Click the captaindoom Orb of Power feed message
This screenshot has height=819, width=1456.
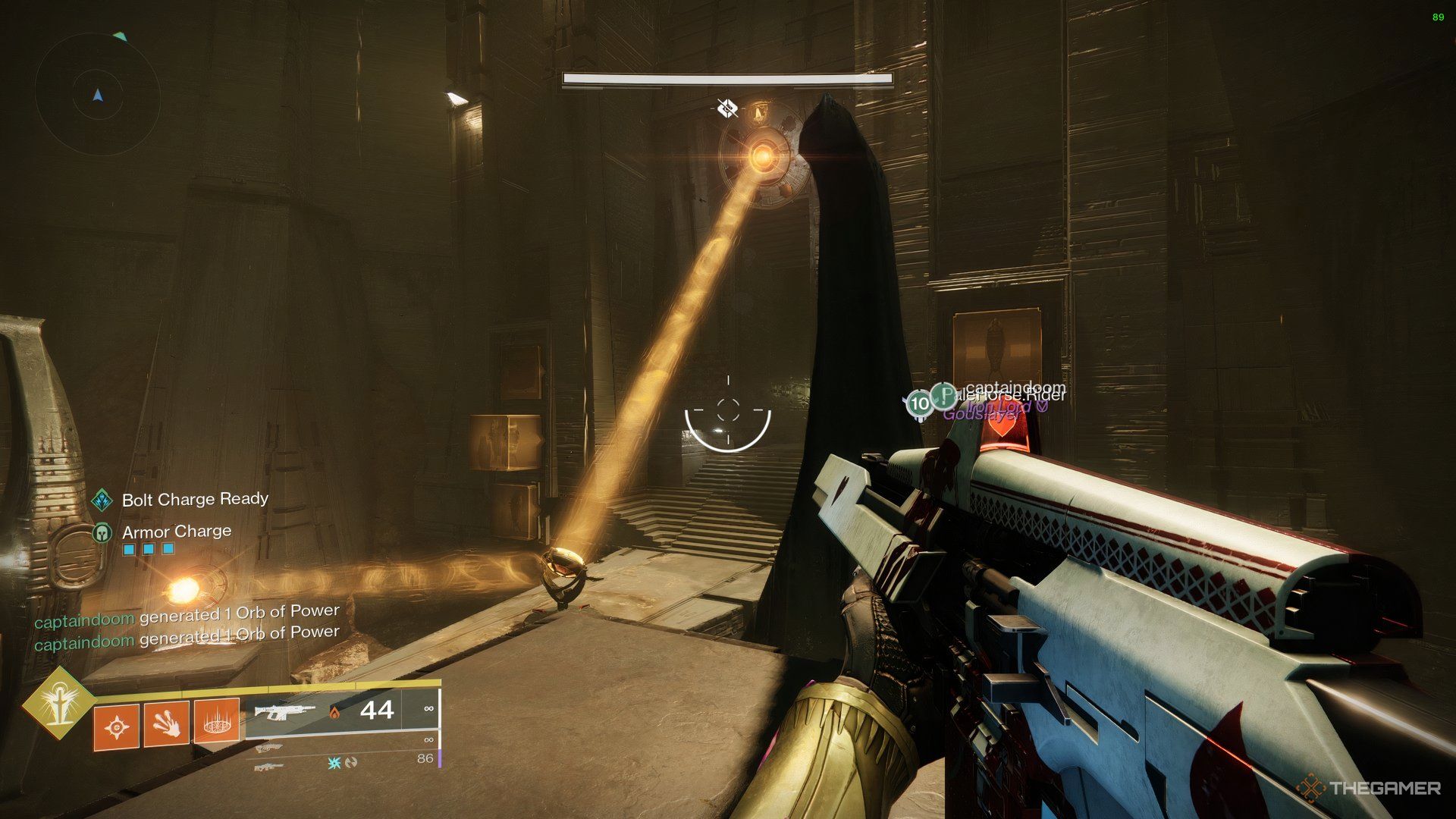[x=187, y=616]
